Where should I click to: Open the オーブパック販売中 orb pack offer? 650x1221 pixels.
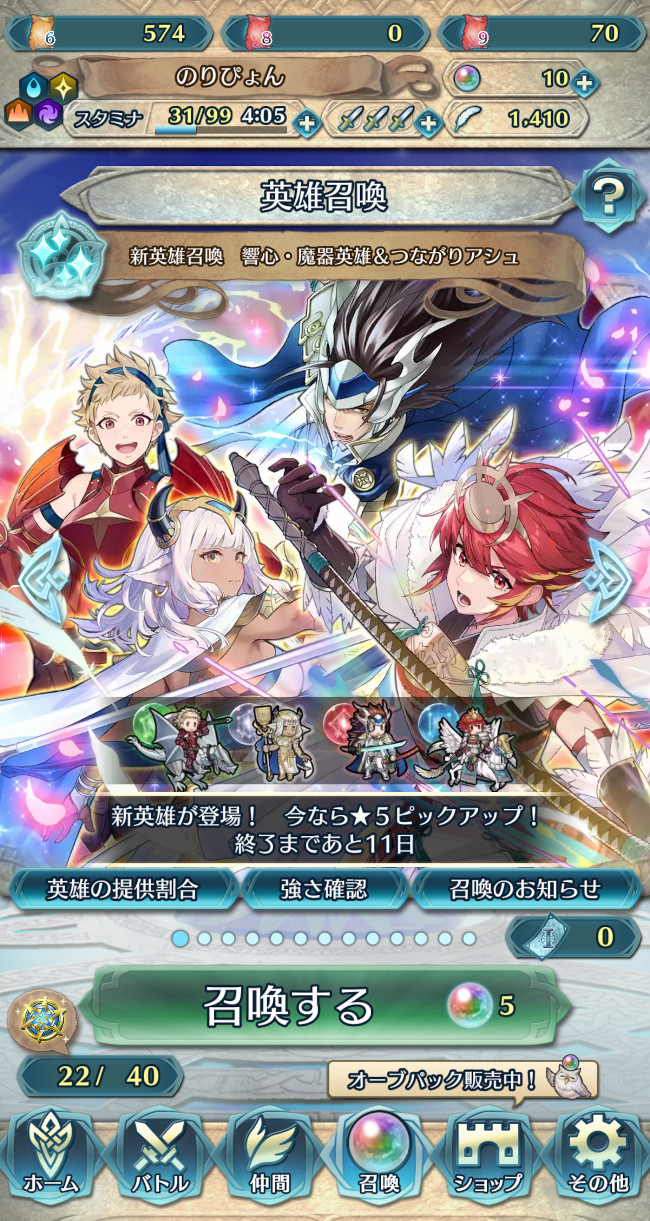(x=463, y=1080)
